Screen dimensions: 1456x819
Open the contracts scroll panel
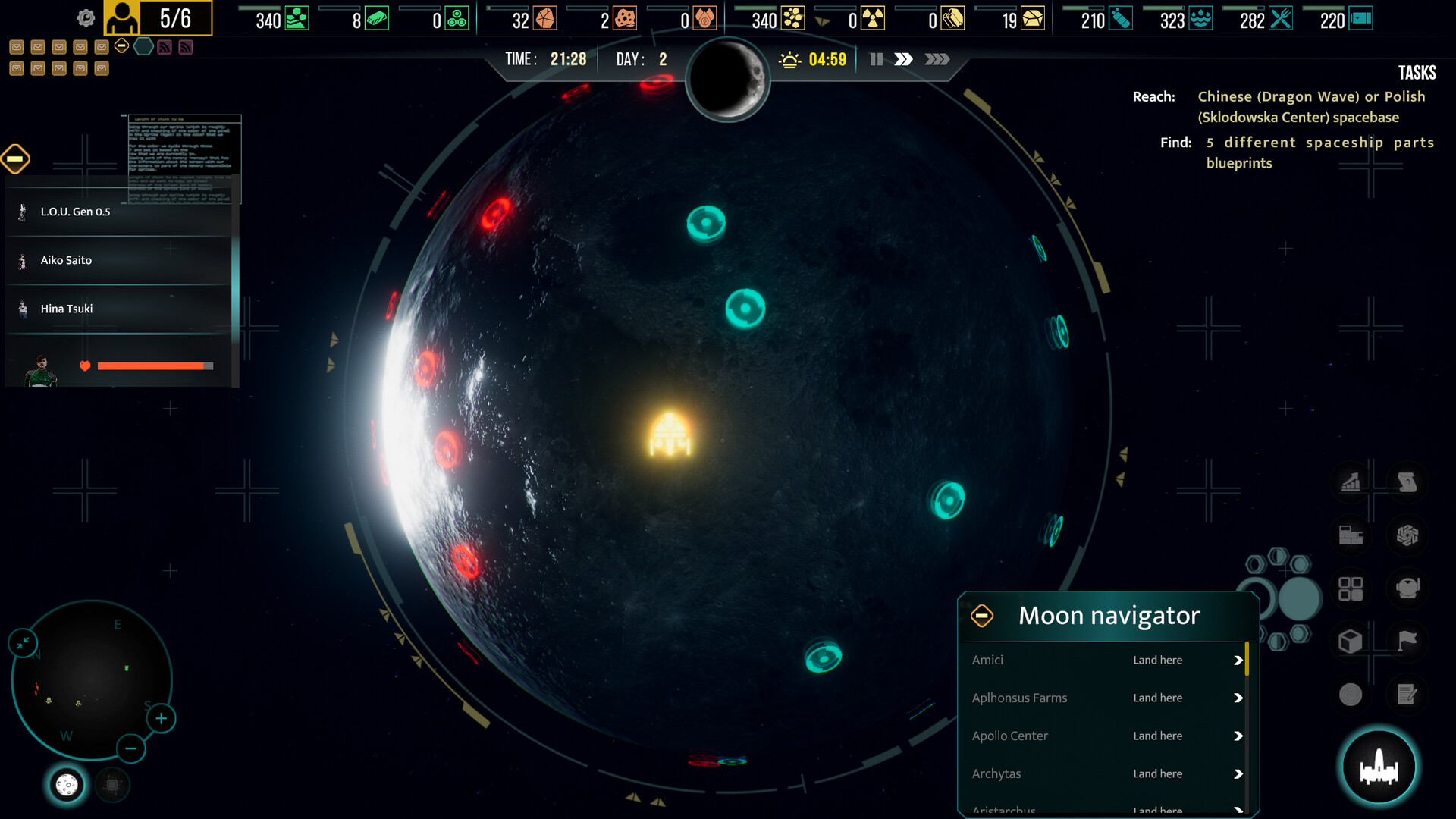tap(1408, 483)
